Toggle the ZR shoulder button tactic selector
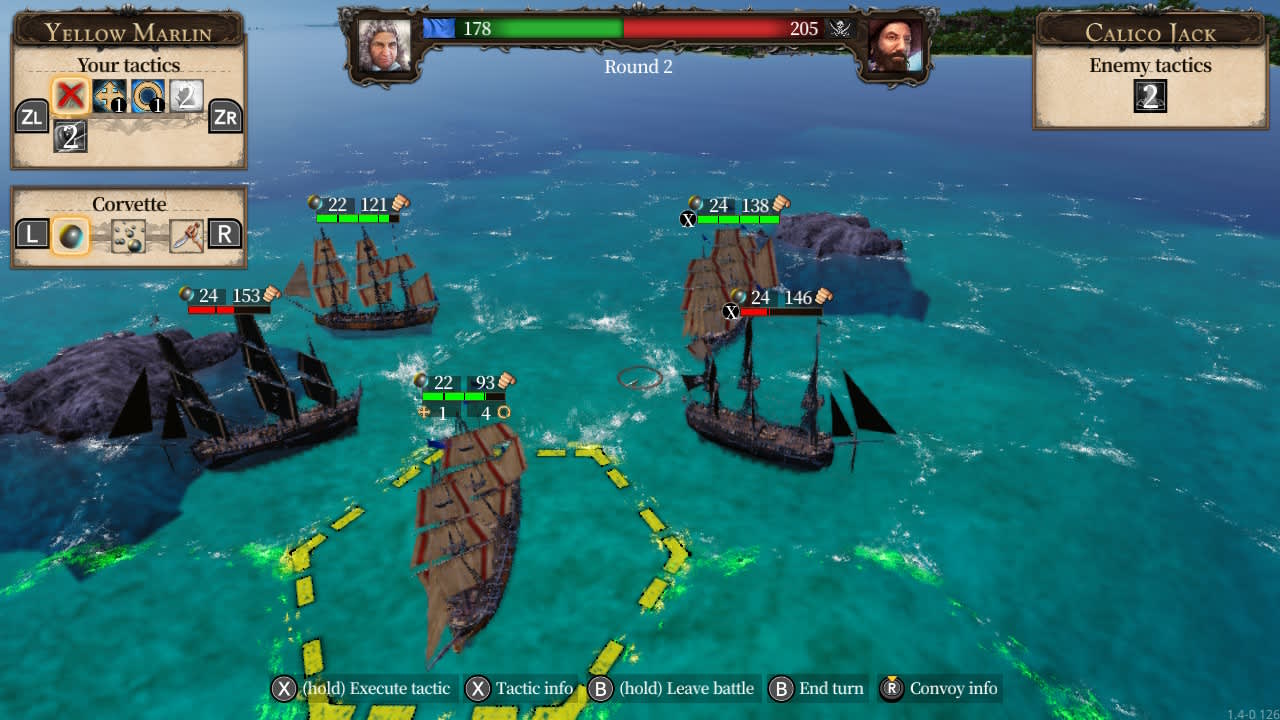The height and width of the screenshot is (720, 1280). pos(227,117)
